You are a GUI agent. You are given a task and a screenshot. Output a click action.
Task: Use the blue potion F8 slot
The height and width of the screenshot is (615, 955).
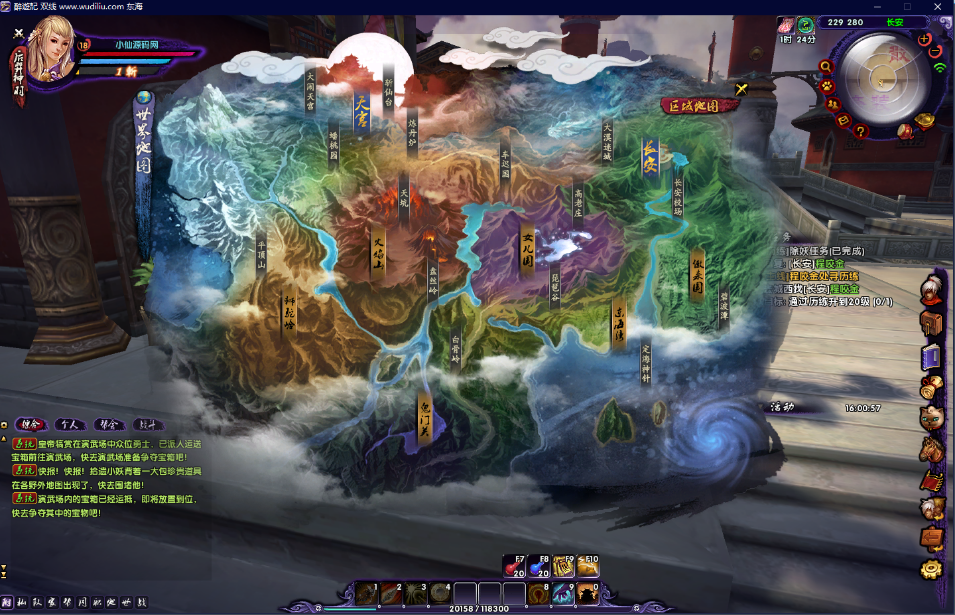coord(540,567)
